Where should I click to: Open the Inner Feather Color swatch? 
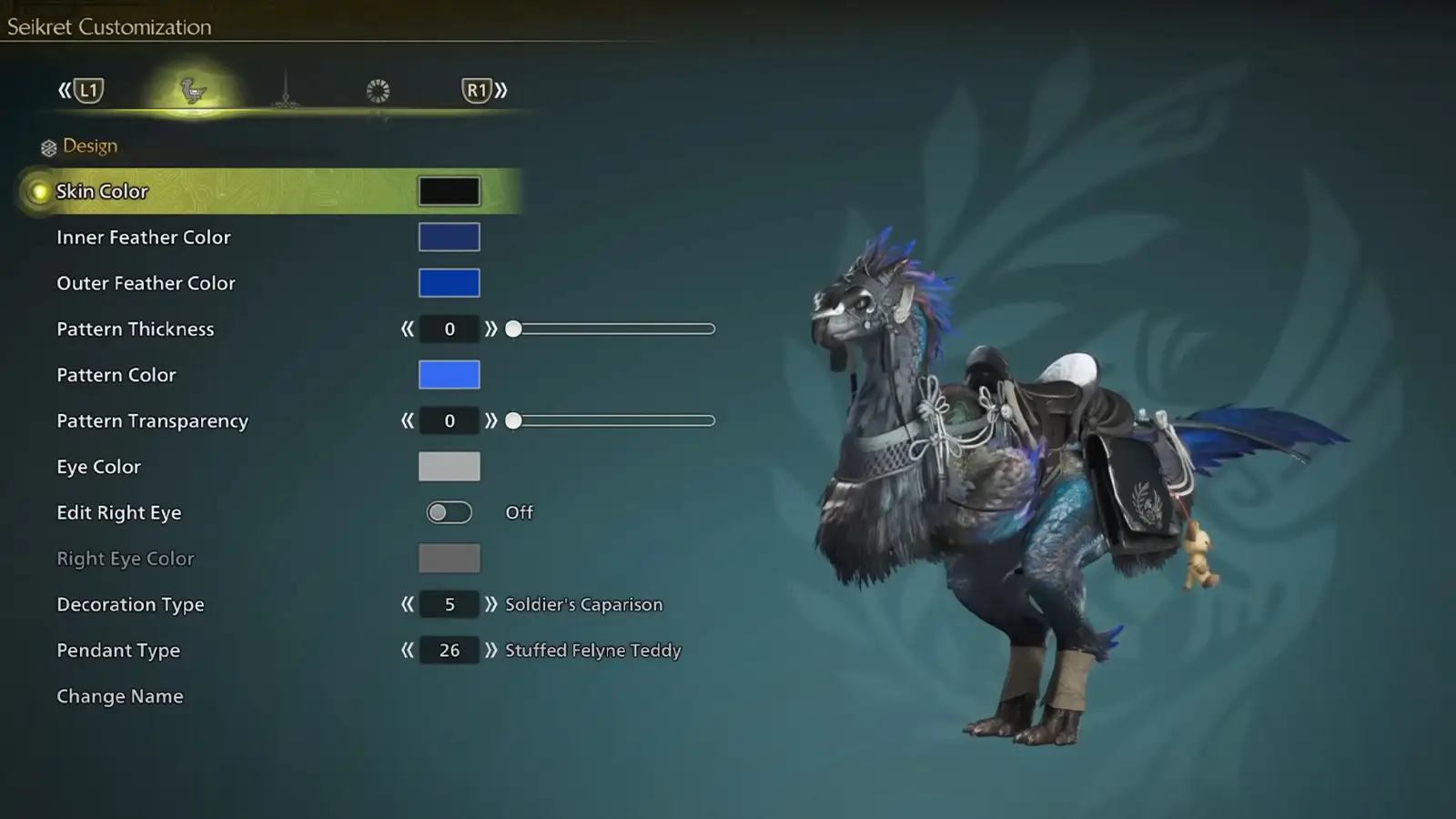pos(449,237)
